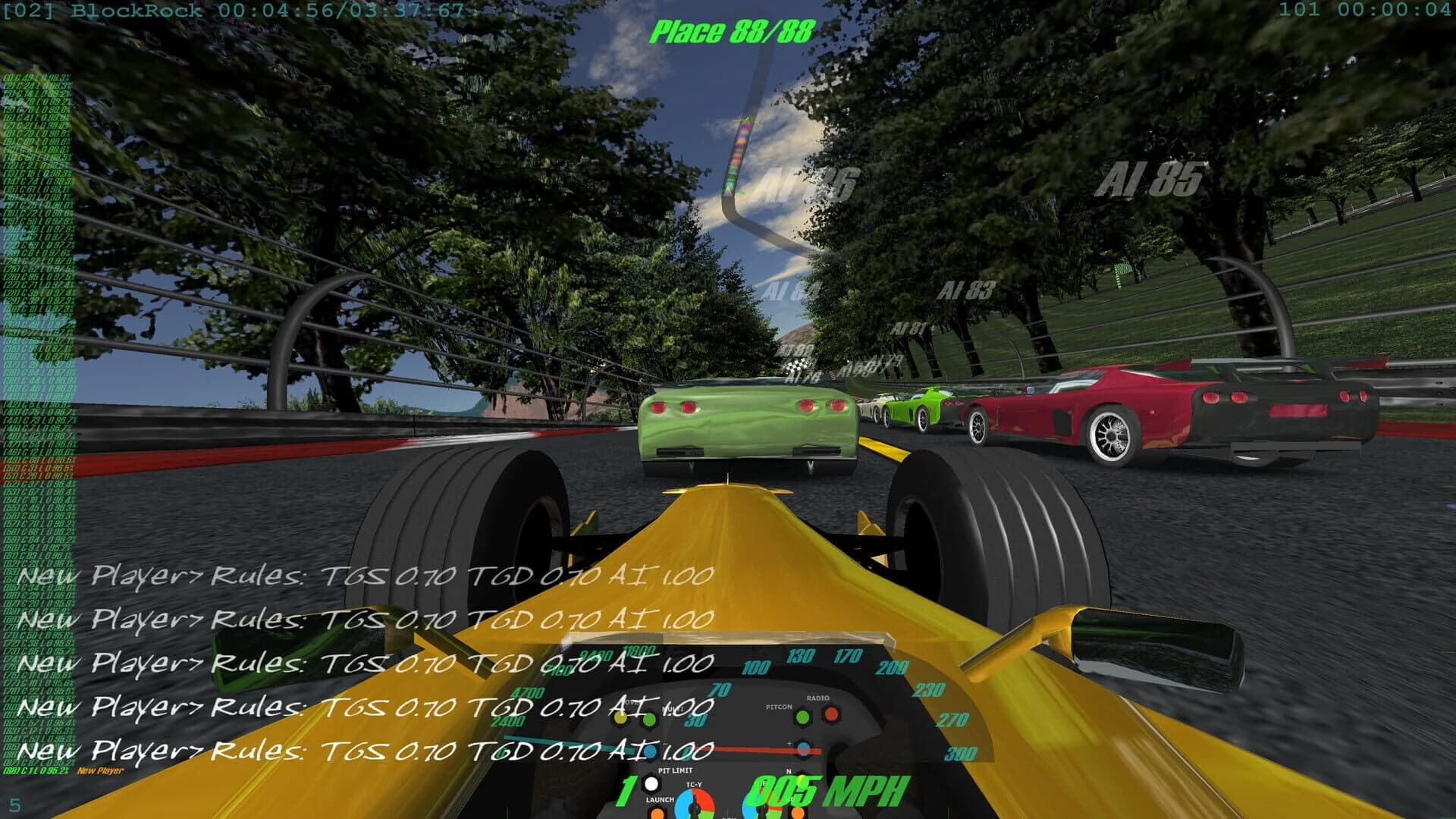Click the BlockRock session timer text
Screen dimensions: 1456x819
pyautogui.click(x=227, y=11)
